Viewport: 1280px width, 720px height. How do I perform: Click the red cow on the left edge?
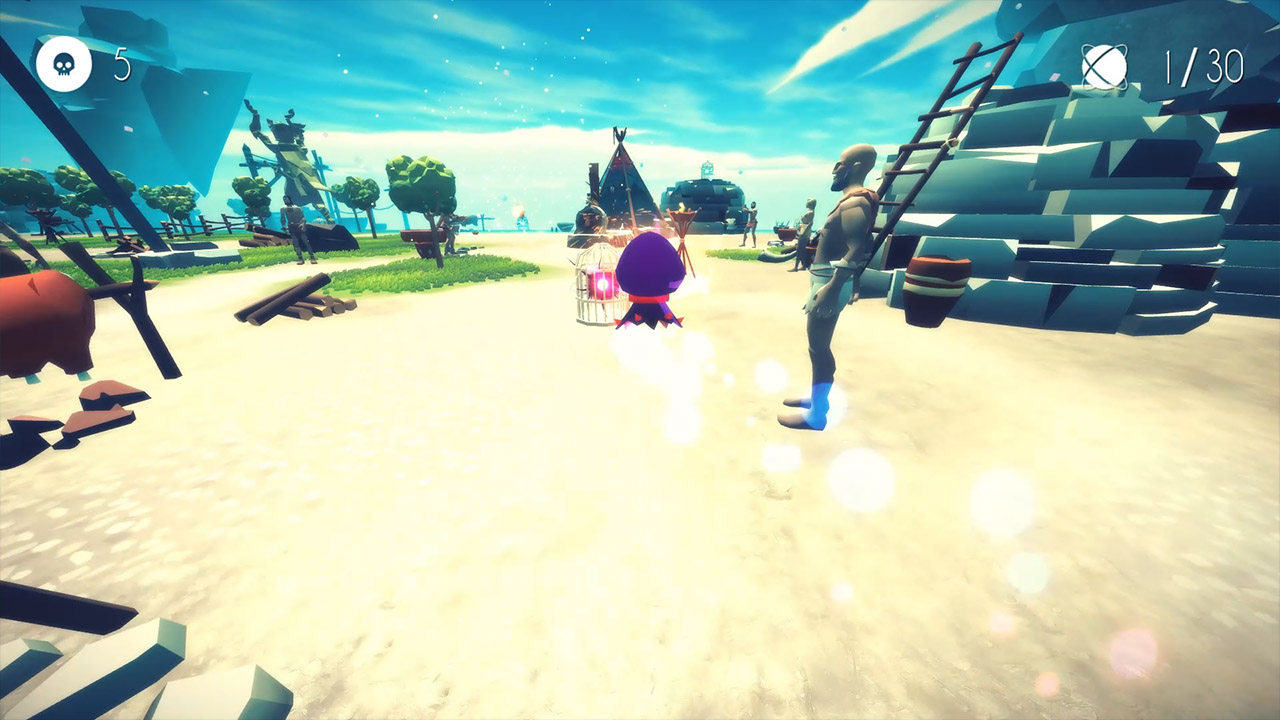40,320
